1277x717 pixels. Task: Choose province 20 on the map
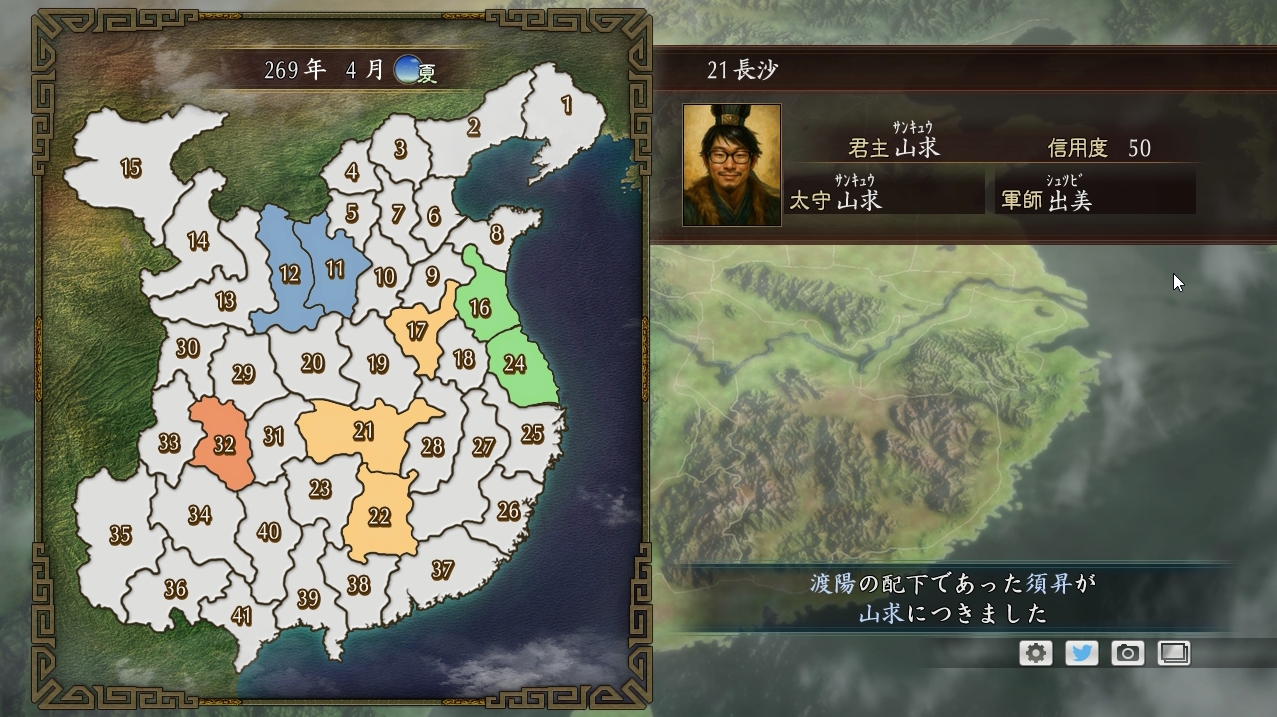[x=312, y=363]
